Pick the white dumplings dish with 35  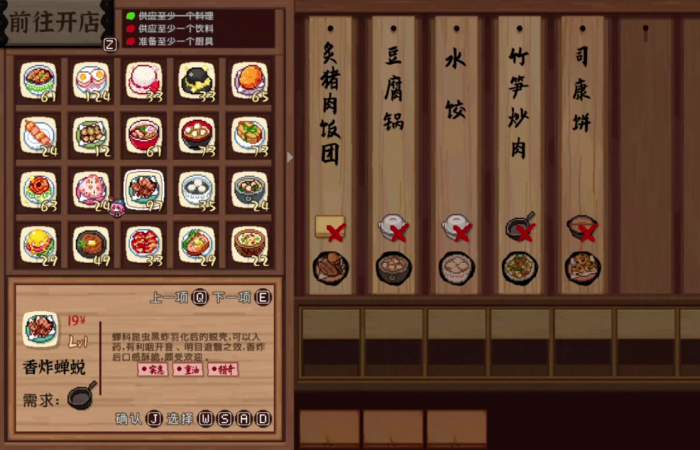point(196,188)
